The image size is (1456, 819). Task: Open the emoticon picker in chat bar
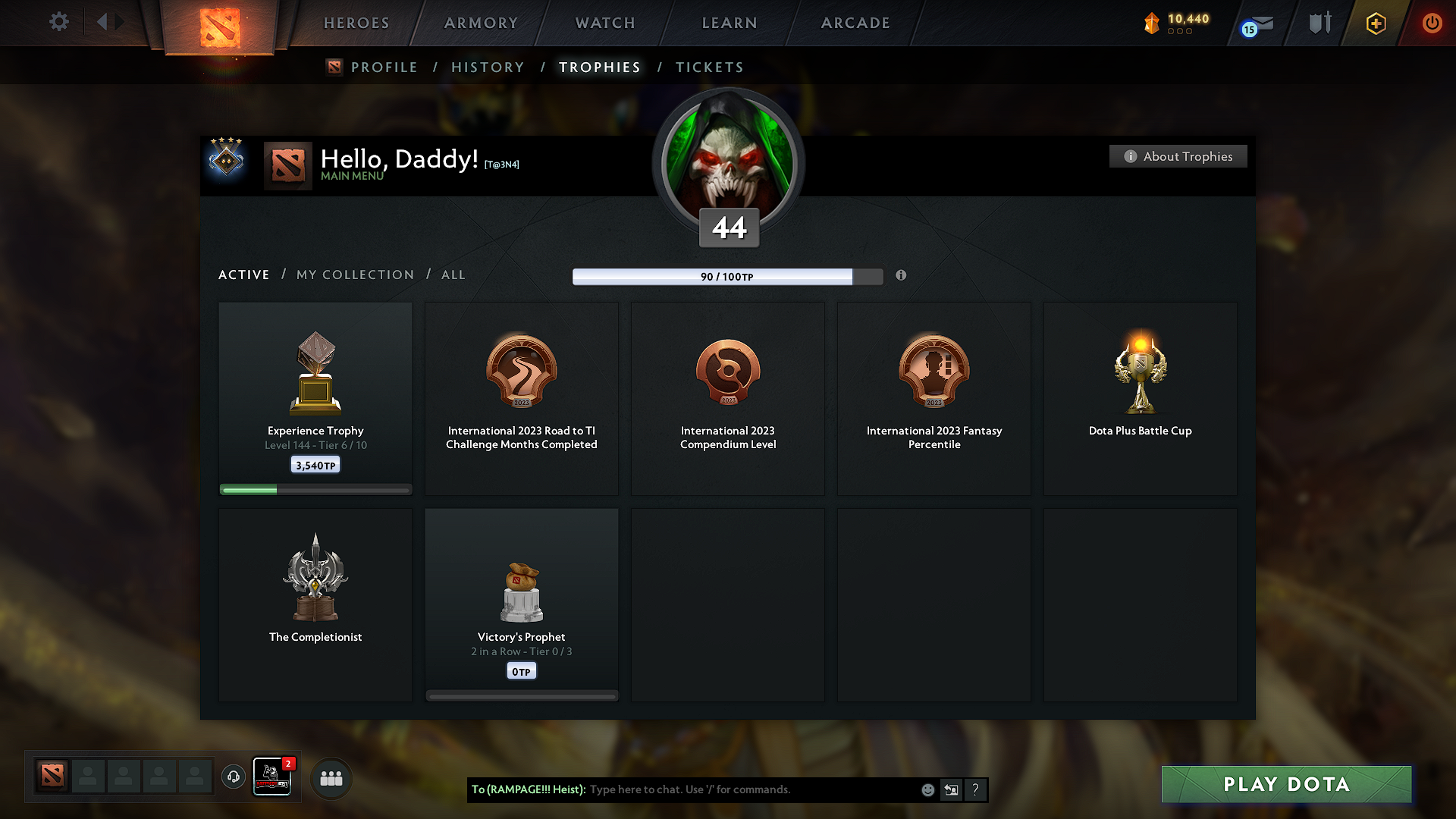pyautogui.click(x=927, y=789)
